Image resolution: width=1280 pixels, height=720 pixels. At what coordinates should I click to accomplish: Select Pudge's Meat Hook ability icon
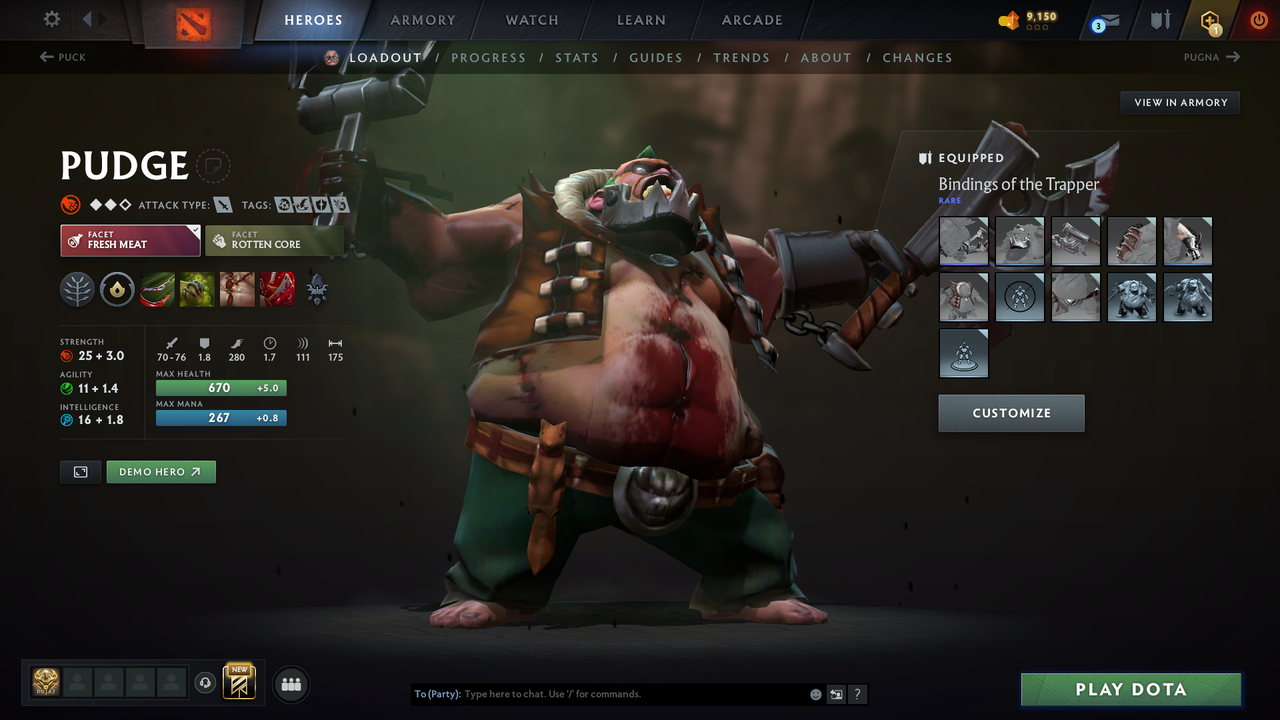pos(157,290)
